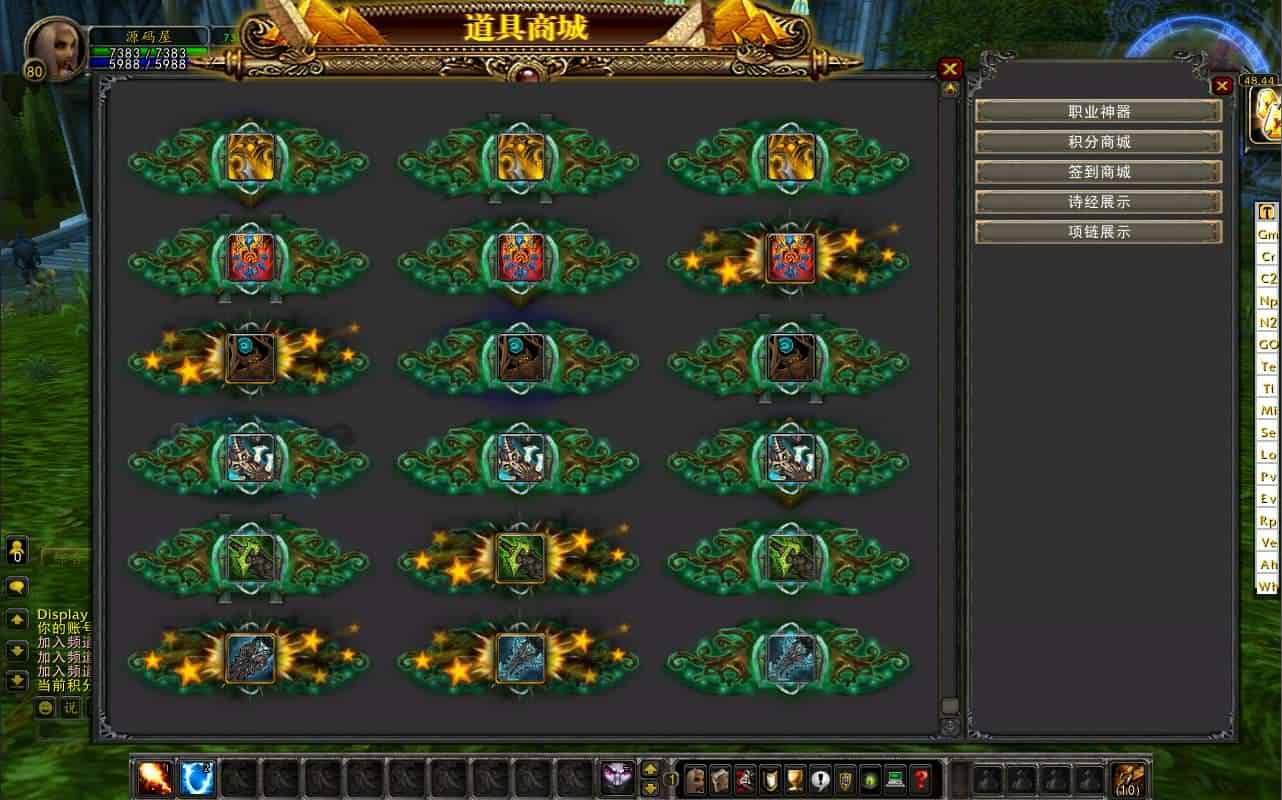
Task: Jump chat to bottom with lowest arrow
Action: coord(17,681)
